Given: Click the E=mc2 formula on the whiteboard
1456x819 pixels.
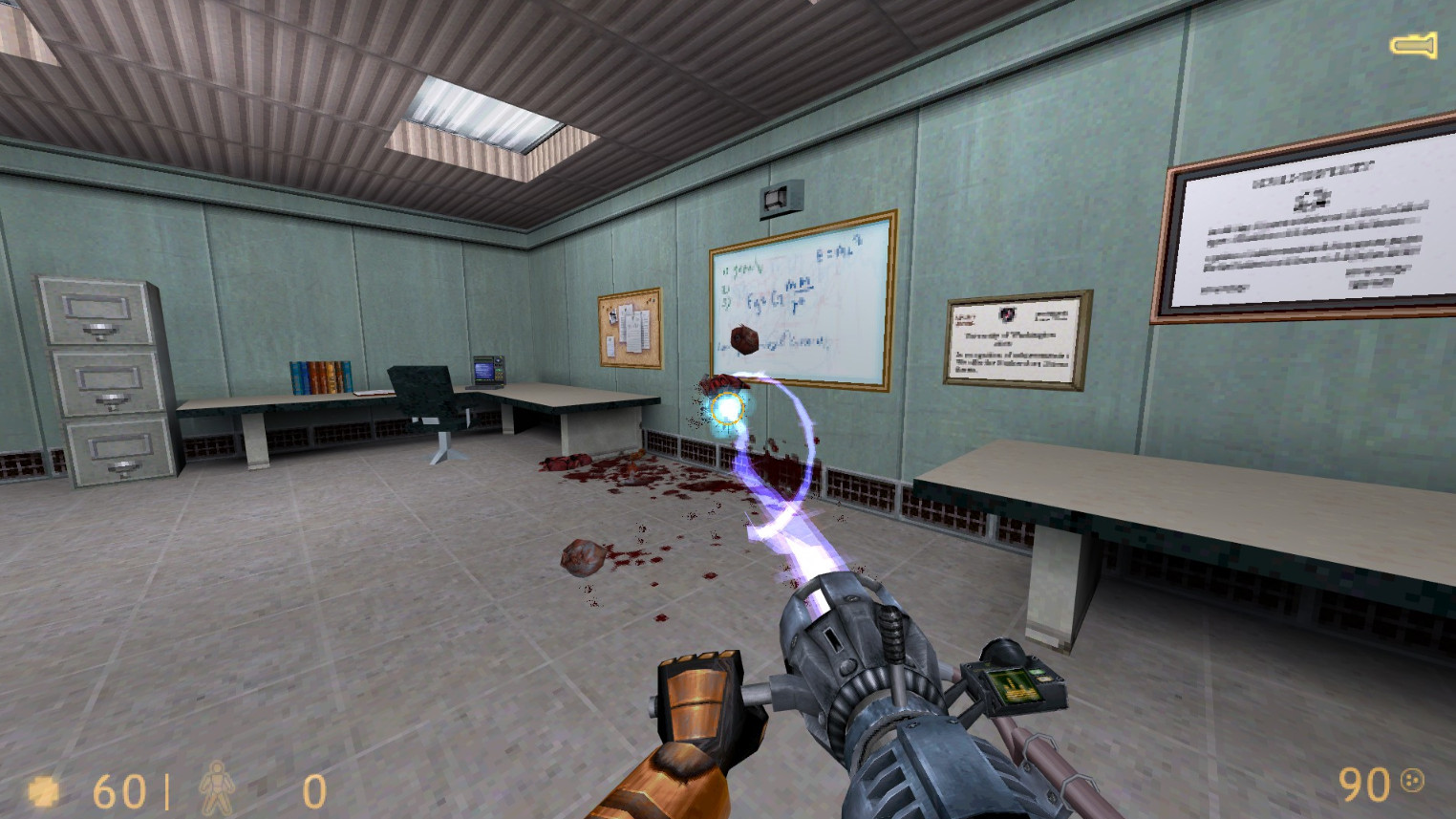Looking at the screenshot, I should click(838, 247).
